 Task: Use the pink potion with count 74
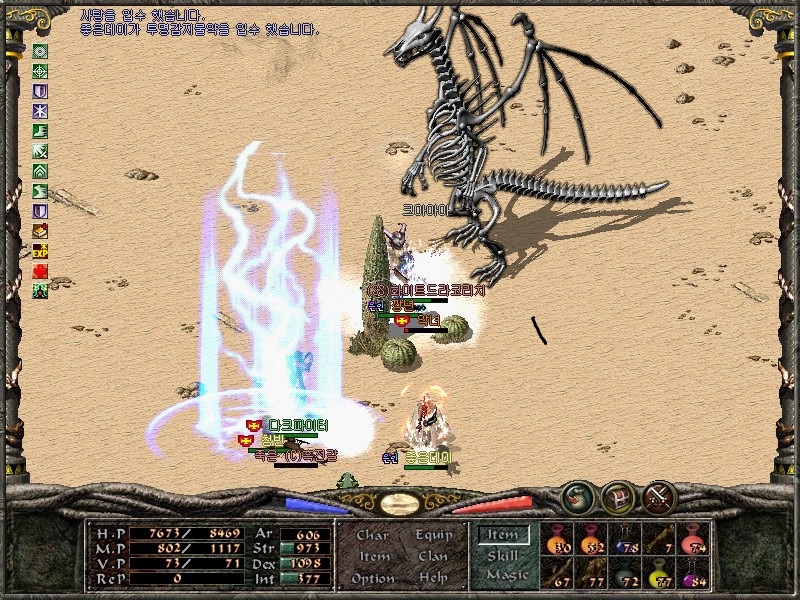tap(692, 539)
